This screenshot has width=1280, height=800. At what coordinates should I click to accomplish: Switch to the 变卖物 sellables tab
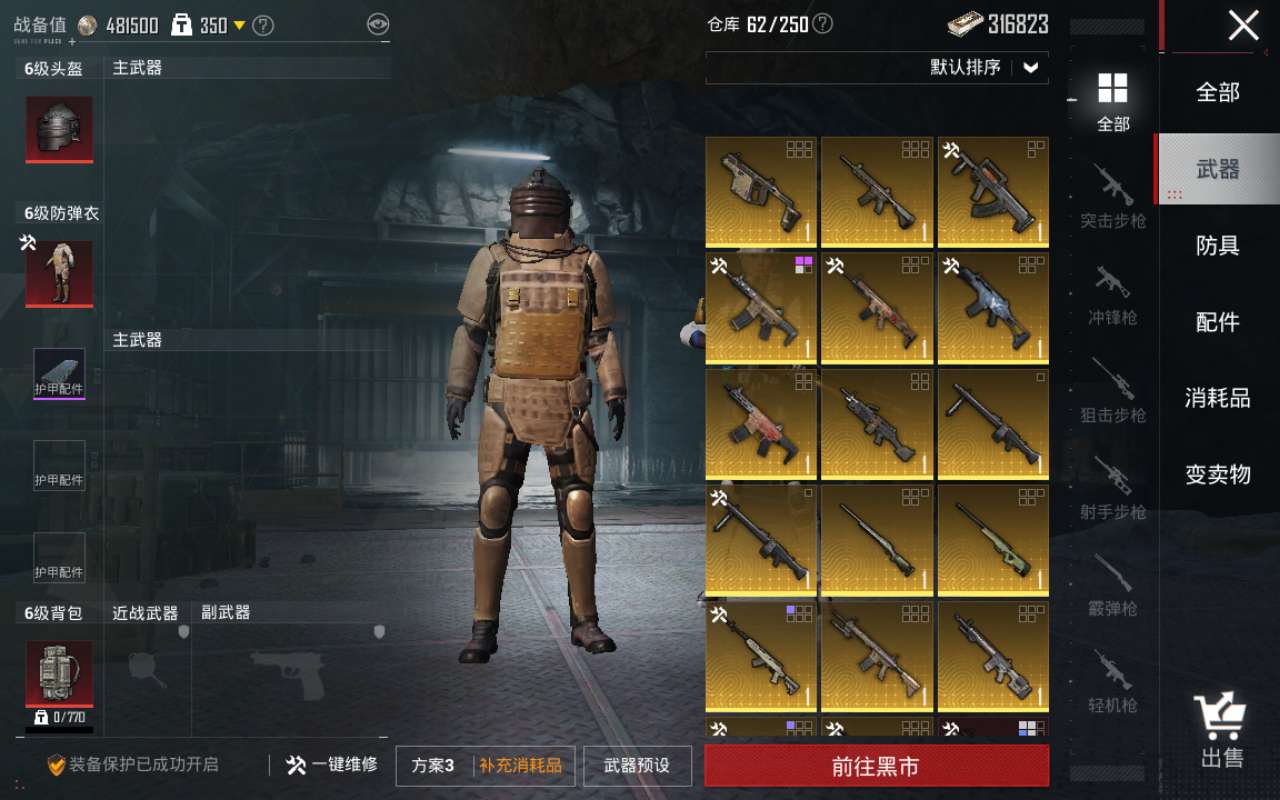[1217, 475]
